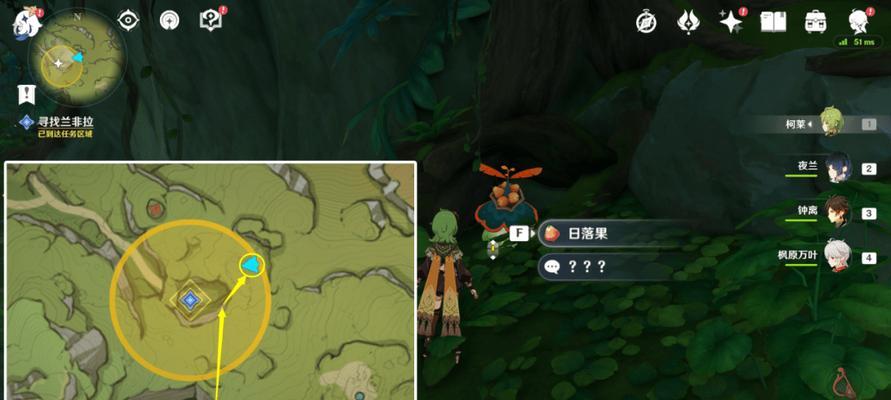This screenshot has height=400, width=891.
Task: Open the character profile head icon
Action: point(858,20)
